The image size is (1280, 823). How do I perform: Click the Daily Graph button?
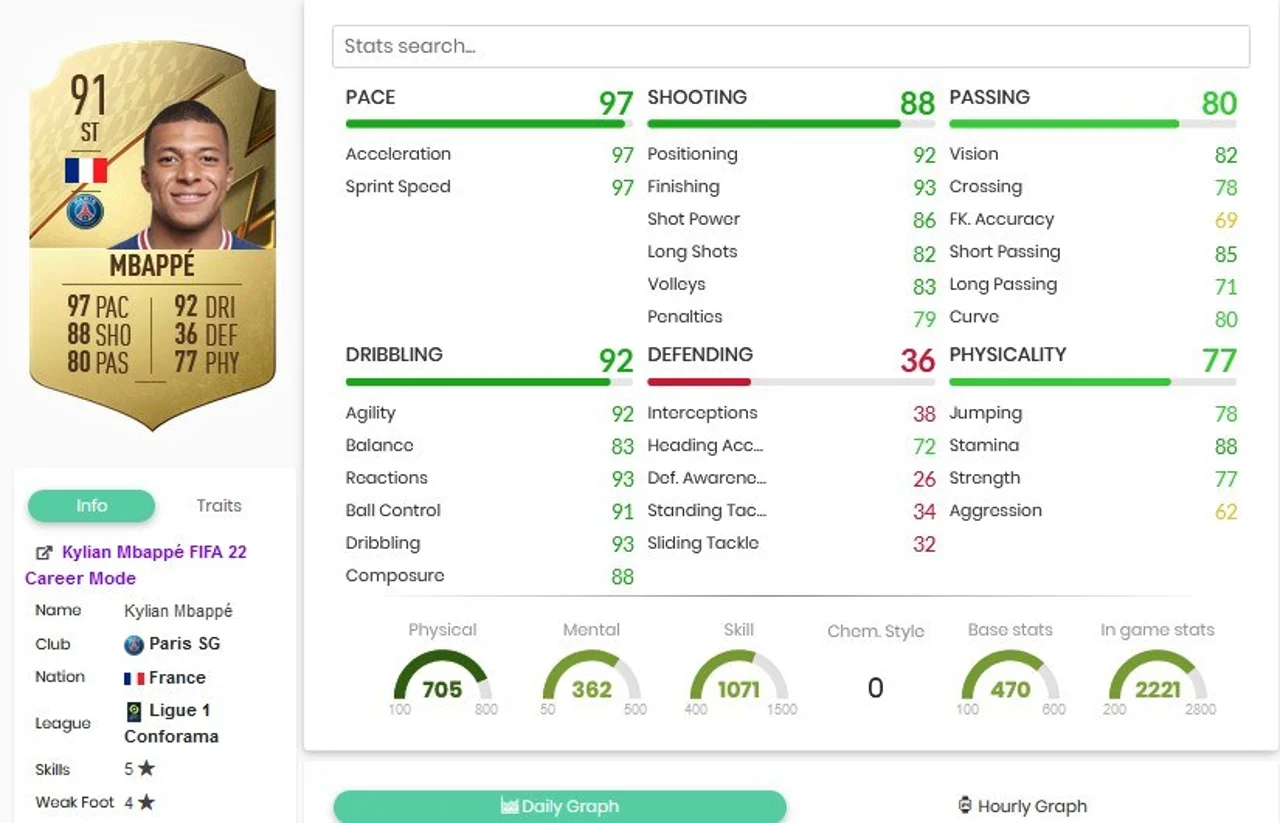[560, 806]
